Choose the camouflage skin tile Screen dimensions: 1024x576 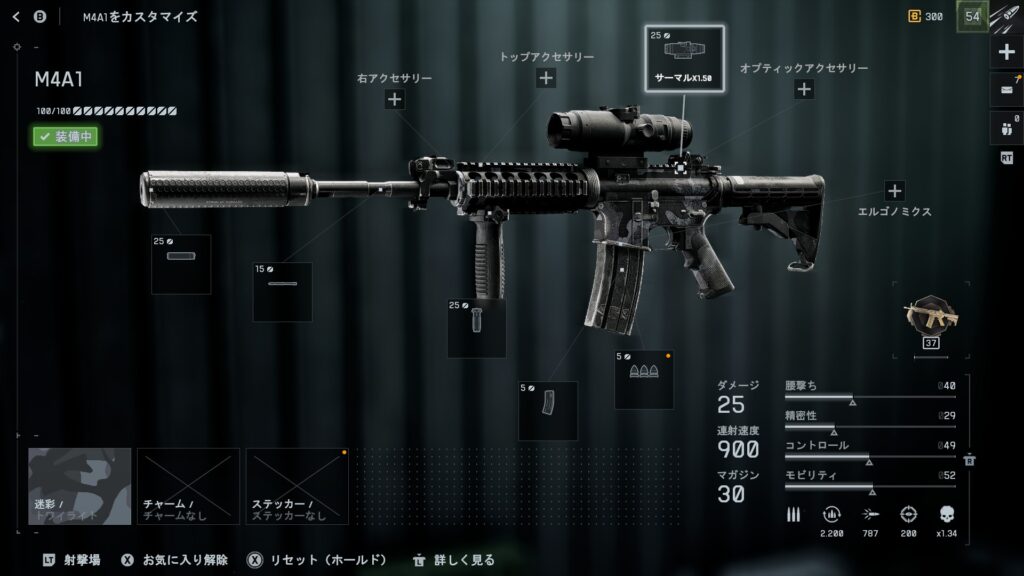pyautogui.click(x=80, y=486)
